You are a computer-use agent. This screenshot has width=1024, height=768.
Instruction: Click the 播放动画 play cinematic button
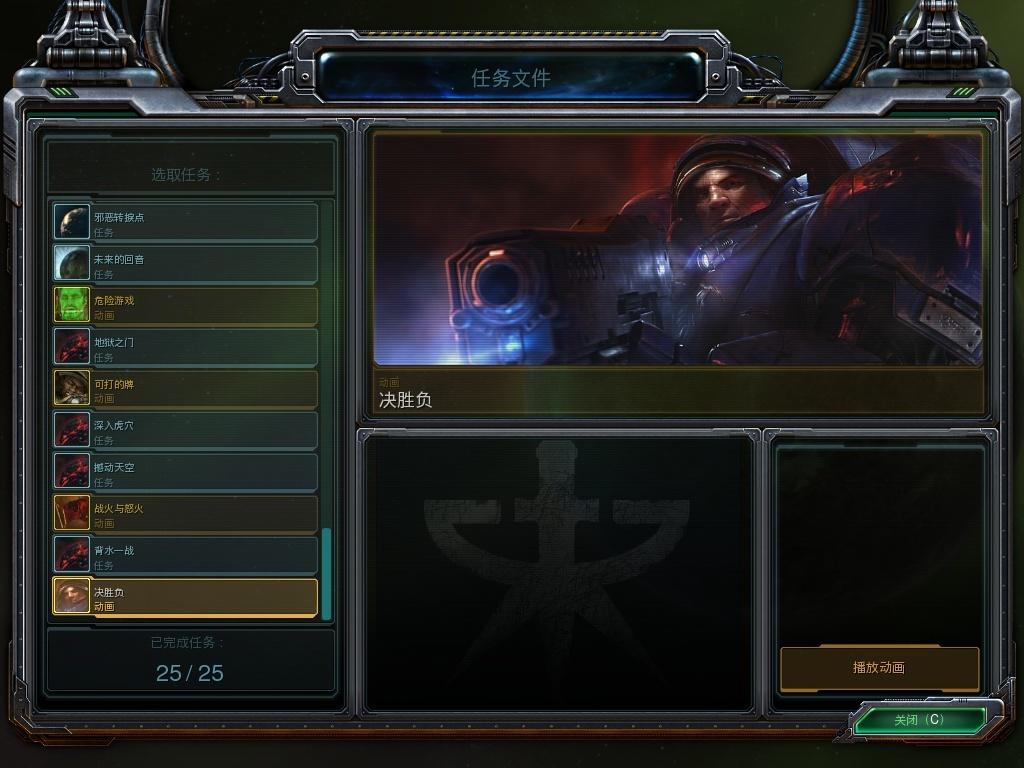point(879,668)
